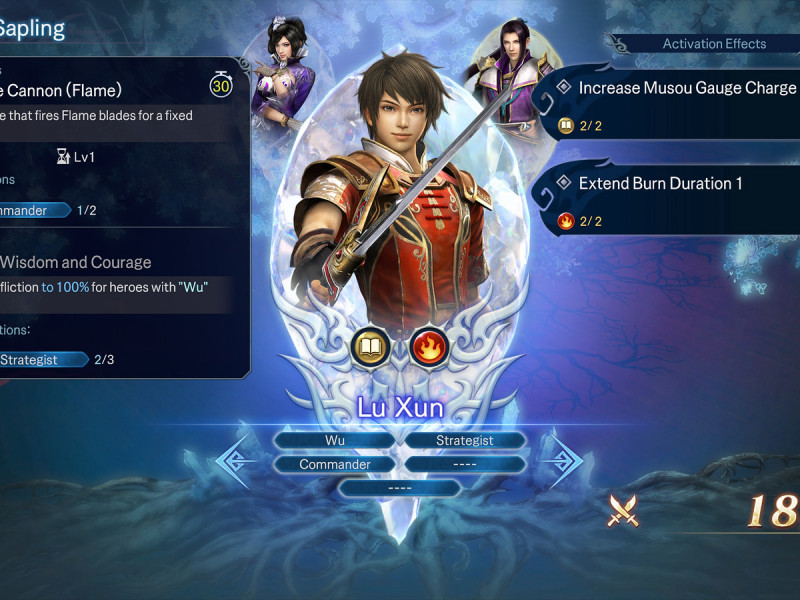Click the flame emblem icon under Lu Xun
The height and width of the screenshot is (600, 800).
pos(429,348)
